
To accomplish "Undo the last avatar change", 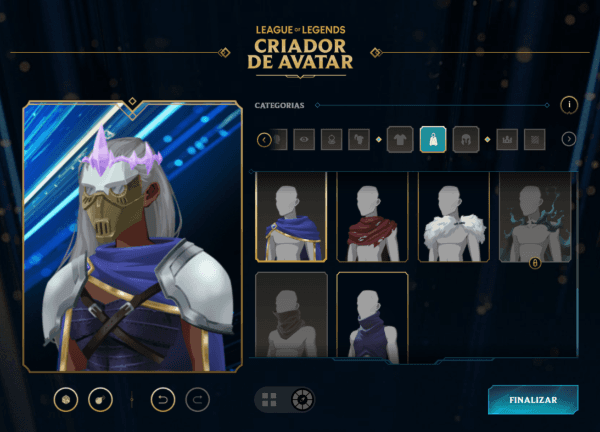I will [162, 400].
